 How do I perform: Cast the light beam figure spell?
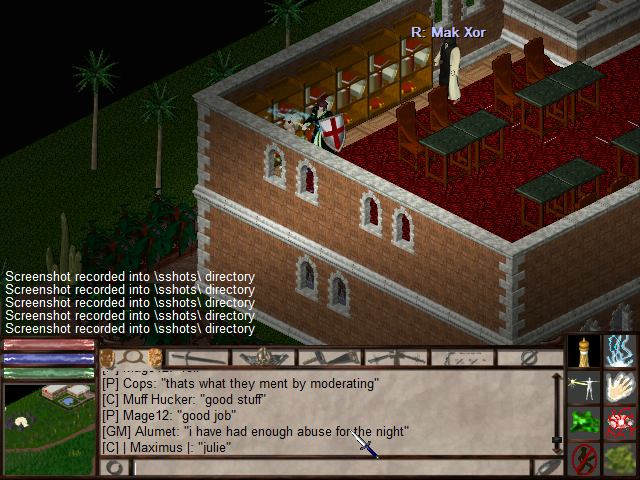(x=584, y=386)
